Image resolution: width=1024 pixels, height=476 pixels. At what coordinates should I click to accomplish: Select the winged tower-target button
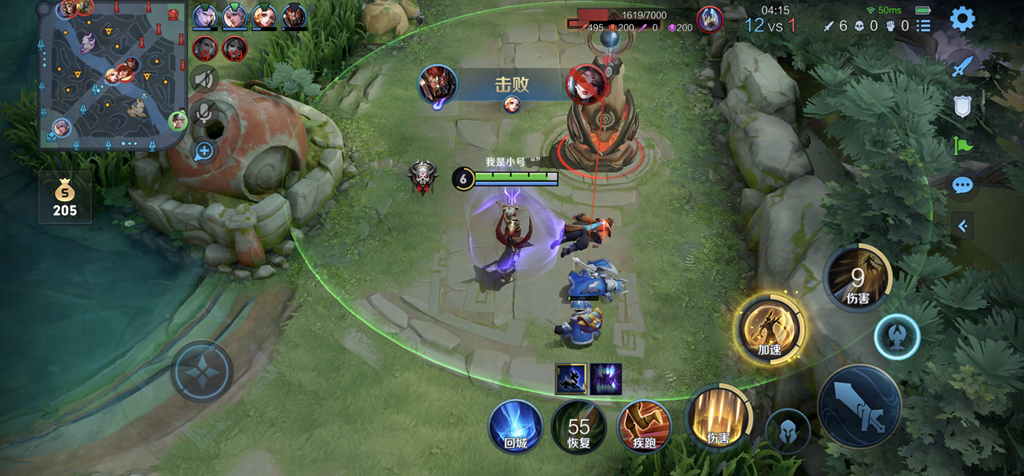(x=896, y=338)
